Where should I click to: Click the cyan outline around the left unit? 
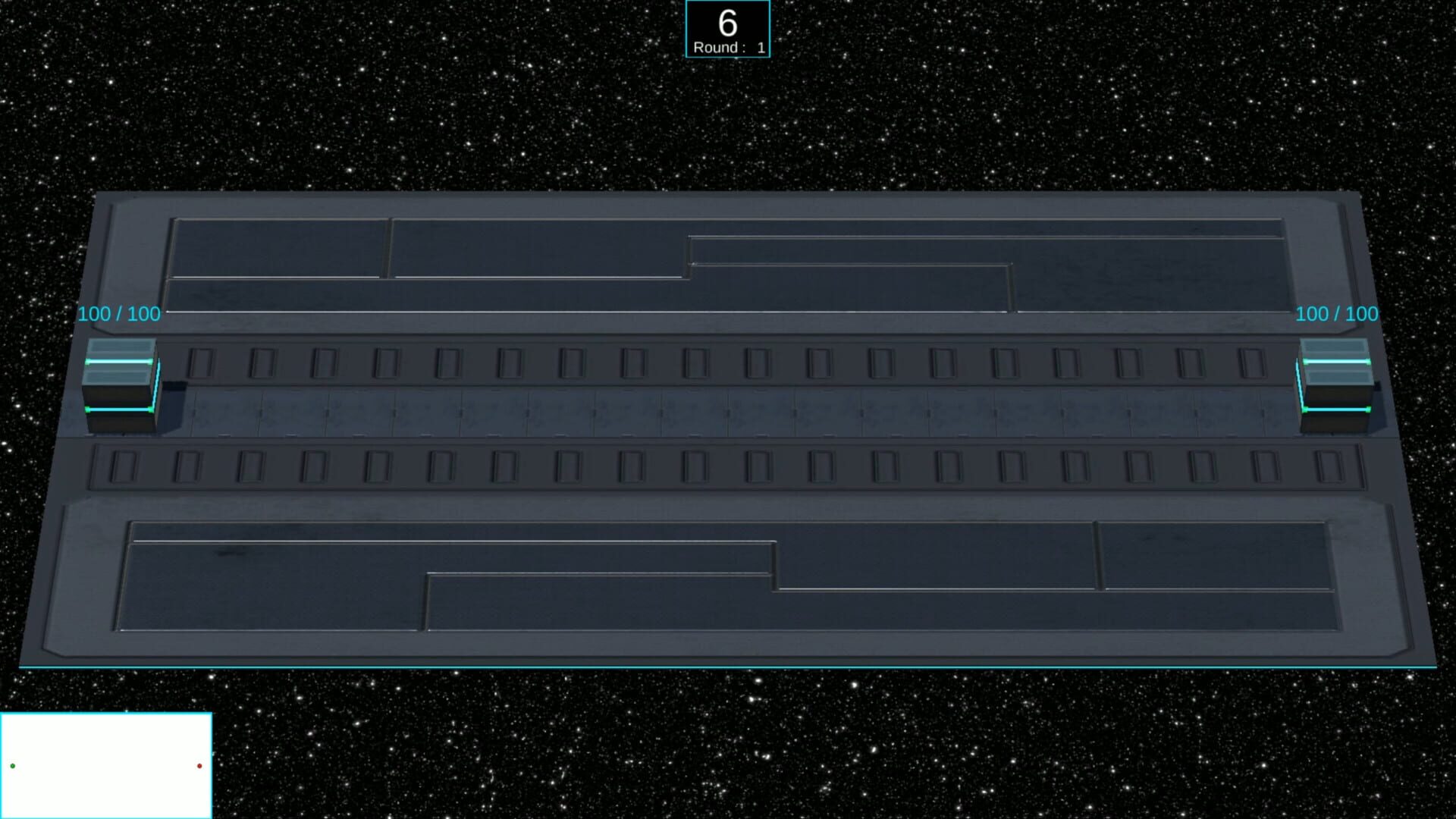(119, 410)
